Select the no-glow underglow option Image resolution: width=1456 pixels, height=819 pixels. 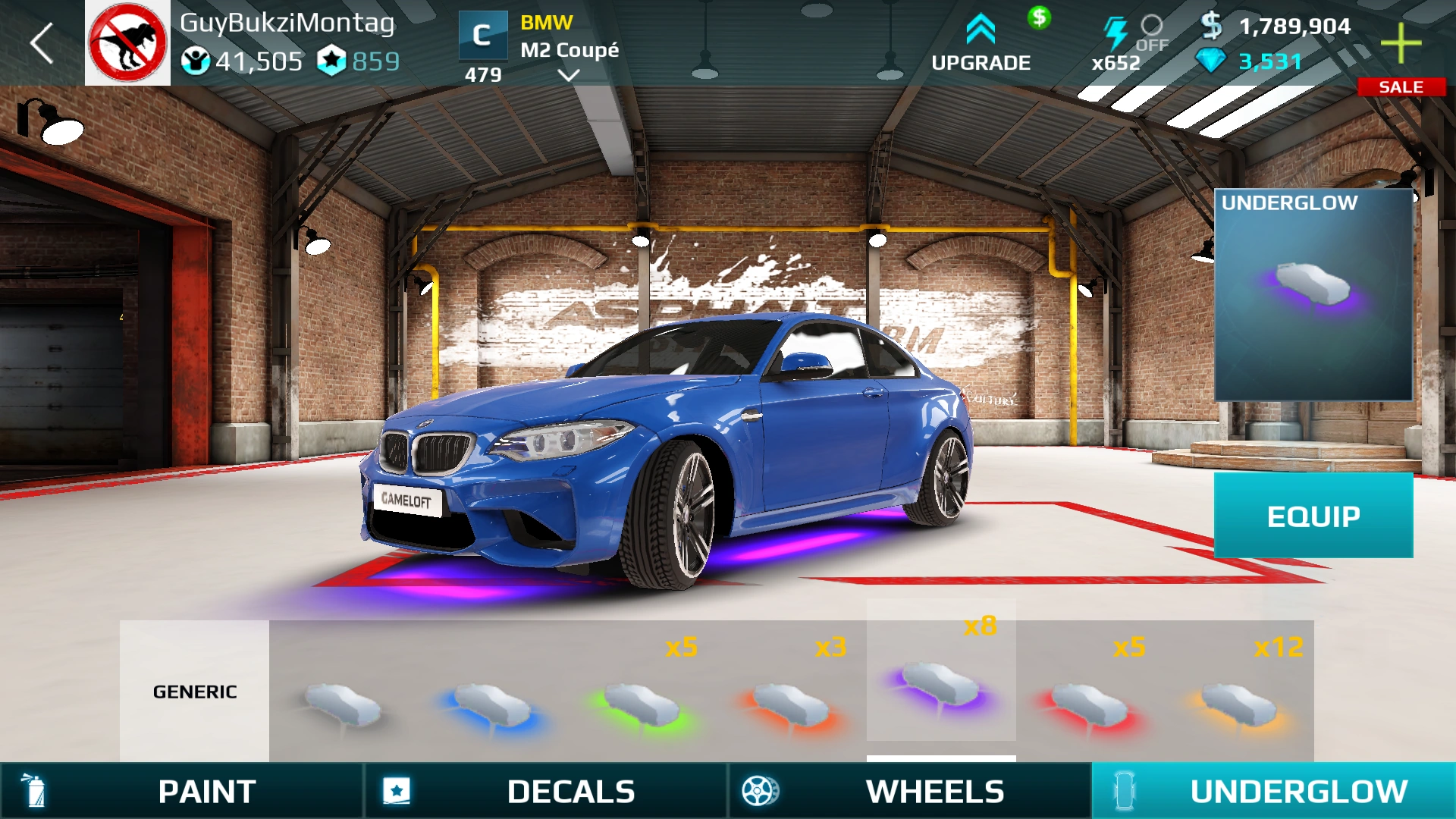click(343, 701)
